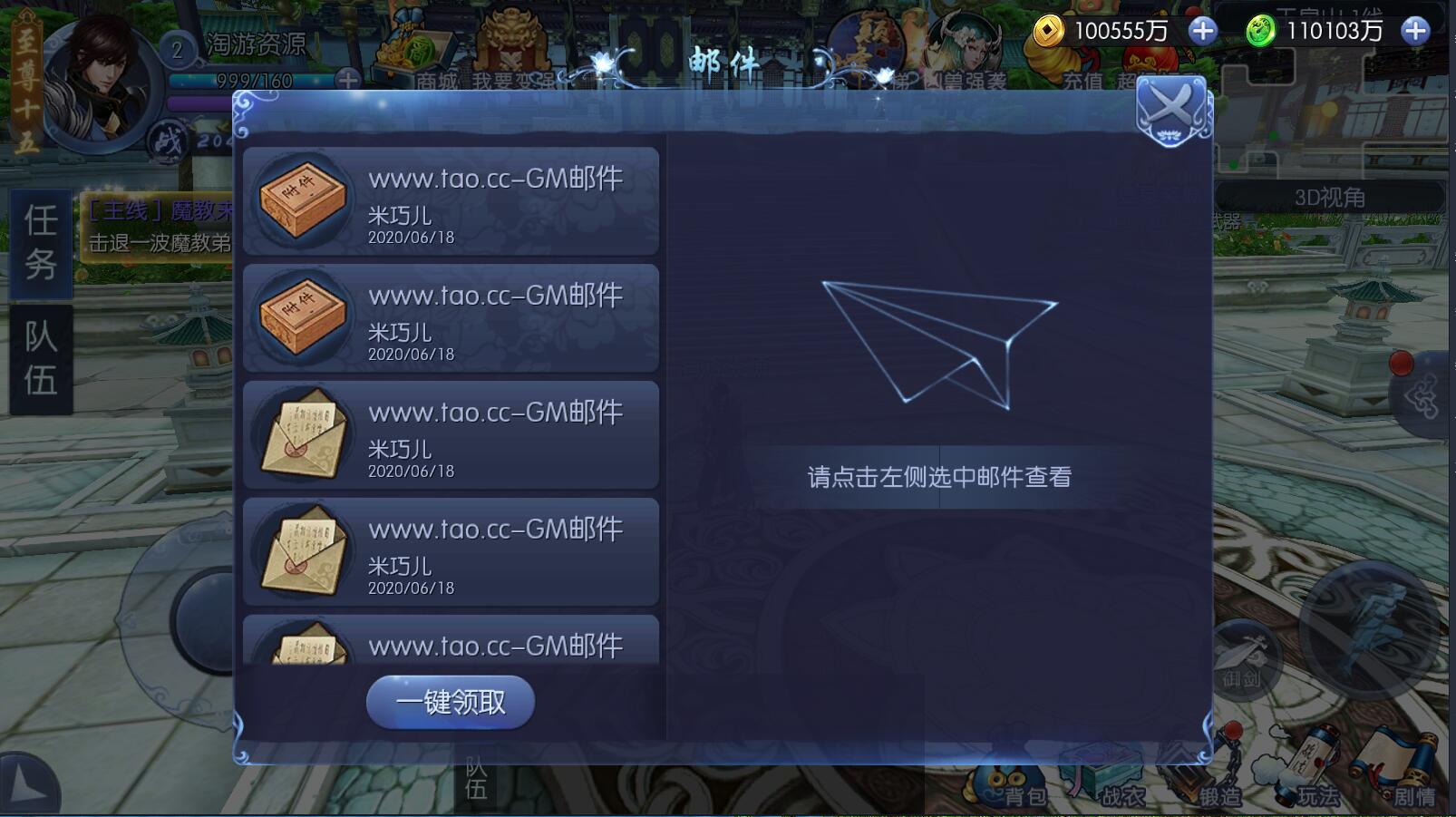Image resolution: width=1456 pixels, height=817 pixels.
Task: Switch to the 任务 side tab
Action: point(41,245)
